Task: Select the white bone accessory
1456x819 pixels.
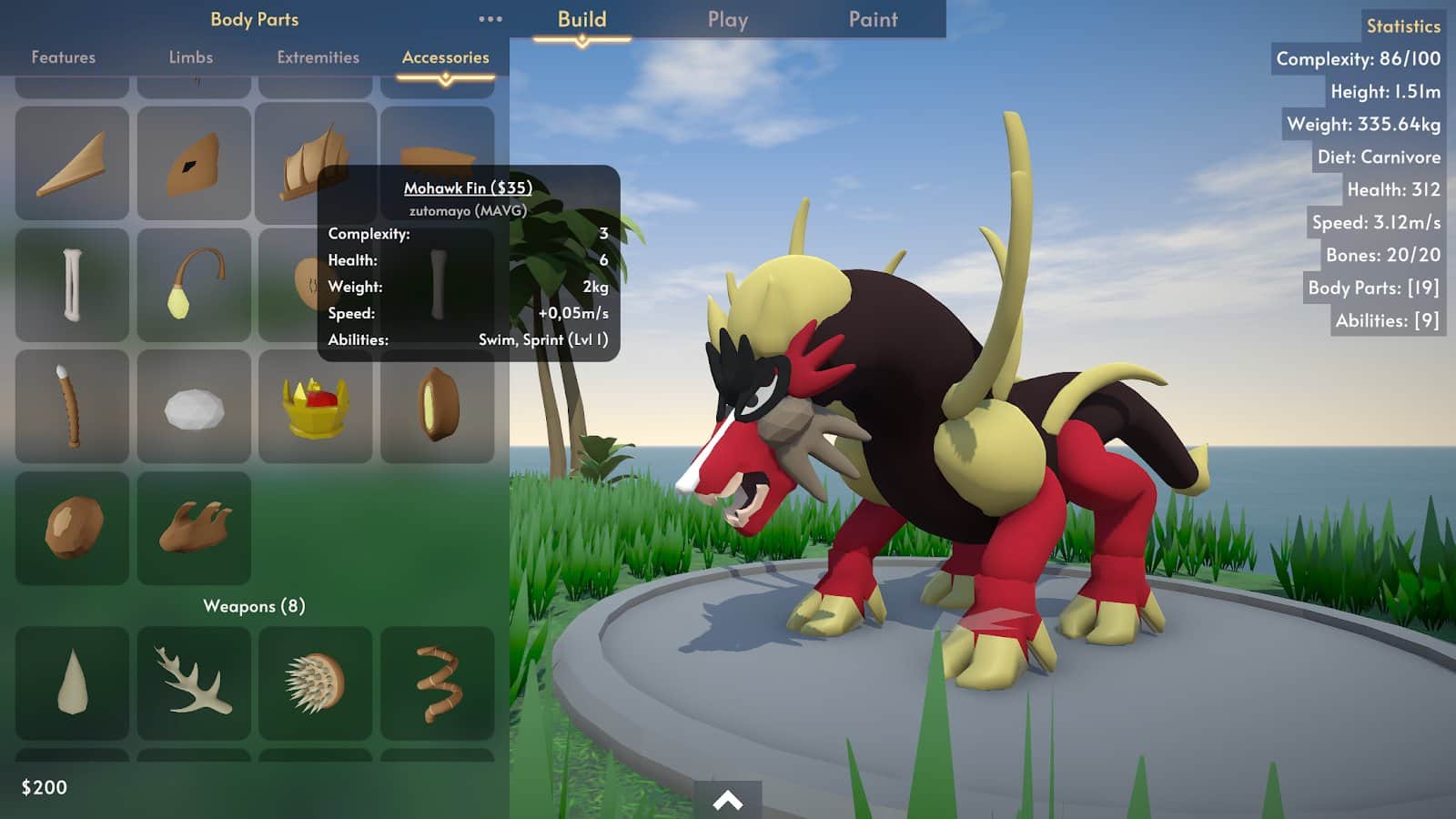Action: click(73, 284)
